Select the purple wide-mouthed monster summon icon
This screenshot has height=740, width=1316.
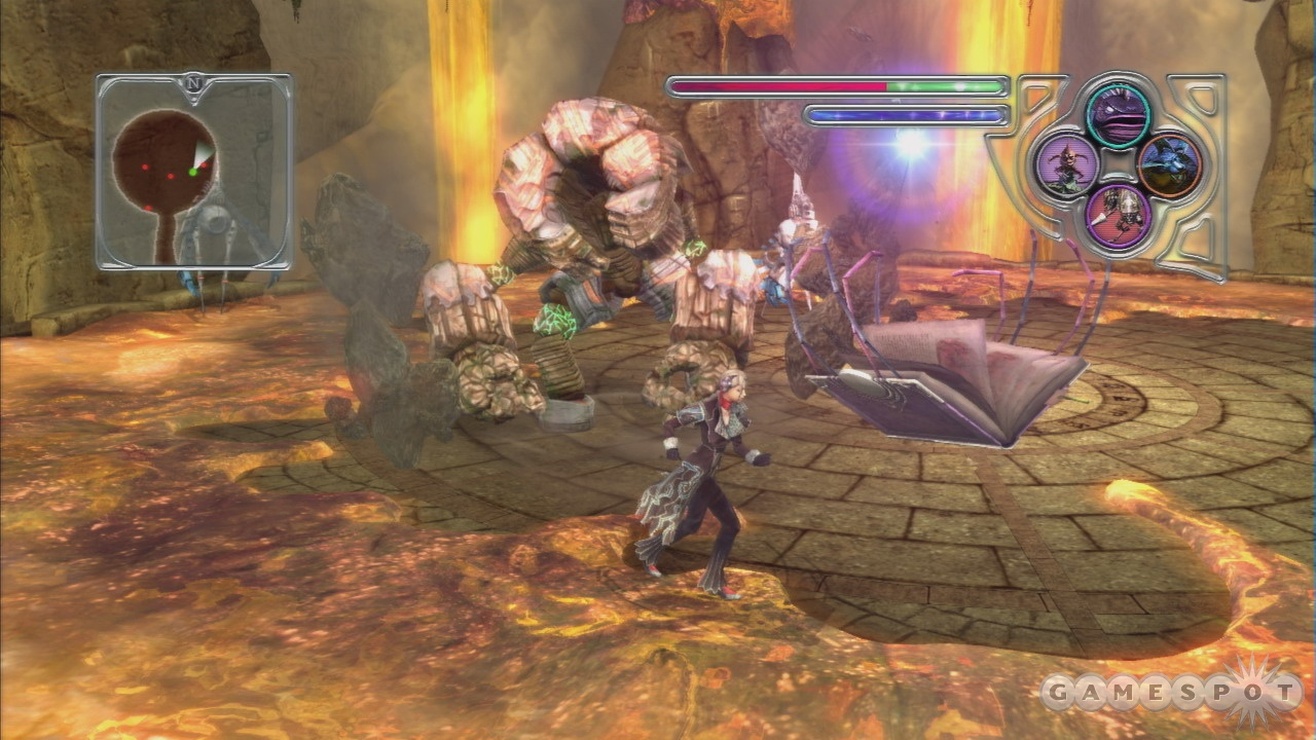point(1117,117)
